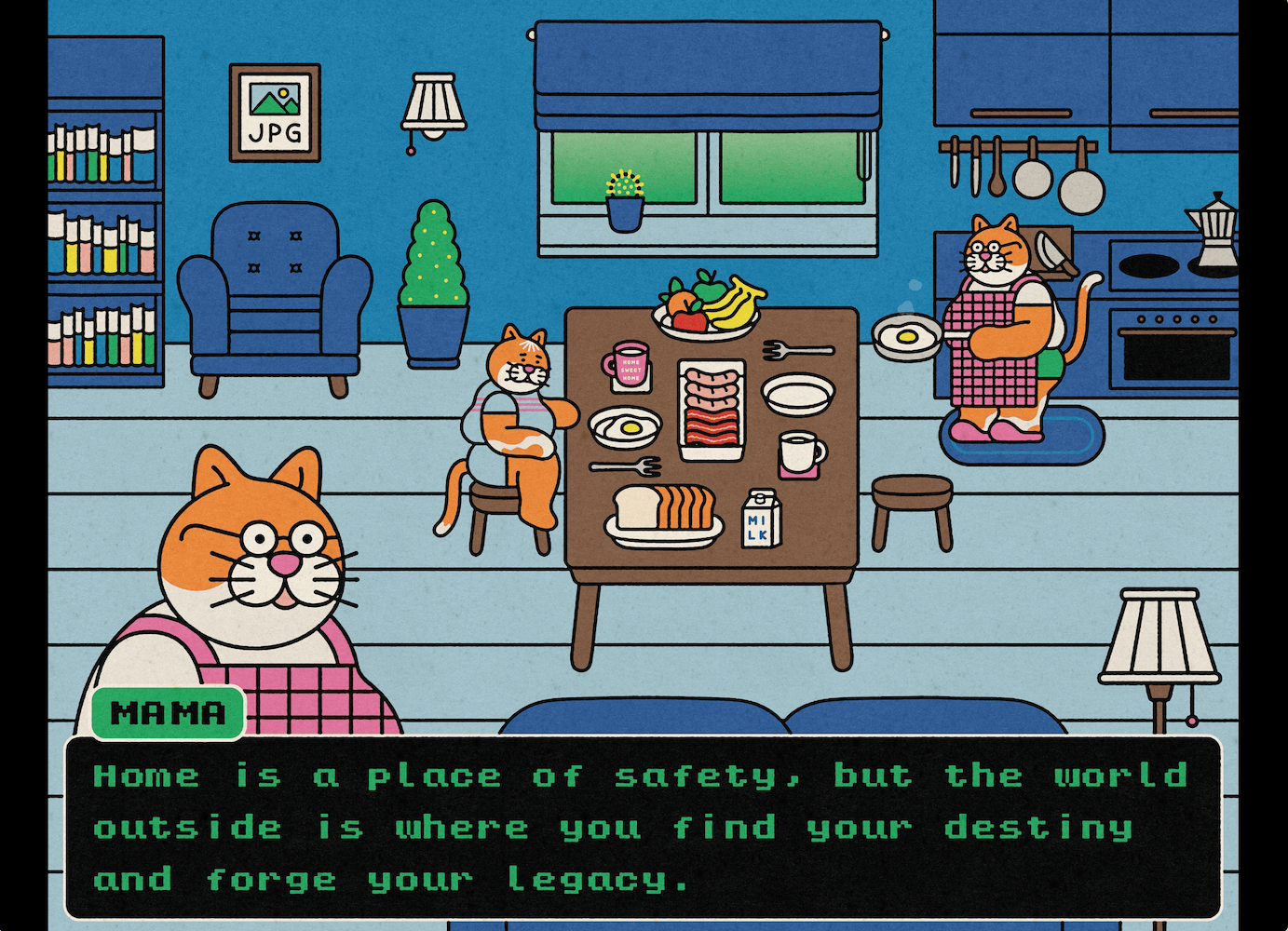Screen dimensions: 1288x931
Task: Click Mama's dialogue box to continue
Action: (643, 827)
